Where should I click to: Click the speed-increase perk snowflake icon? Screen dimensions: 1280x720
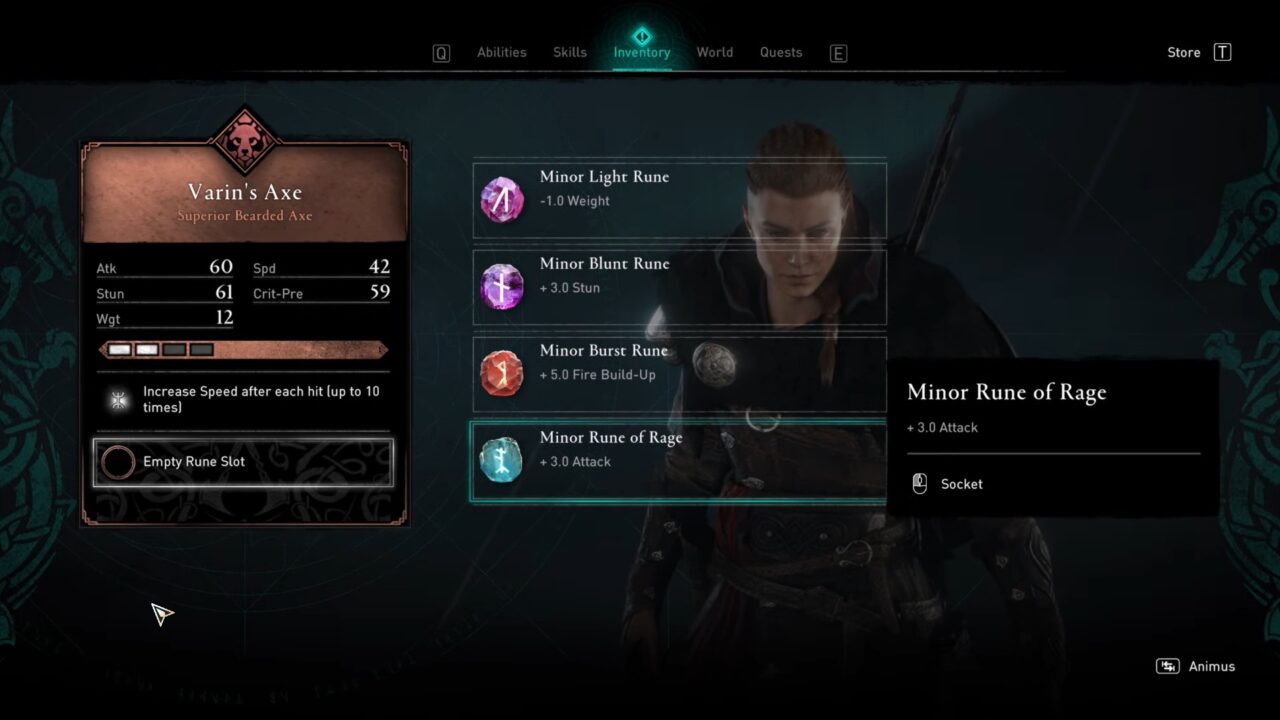pos(119,399)
